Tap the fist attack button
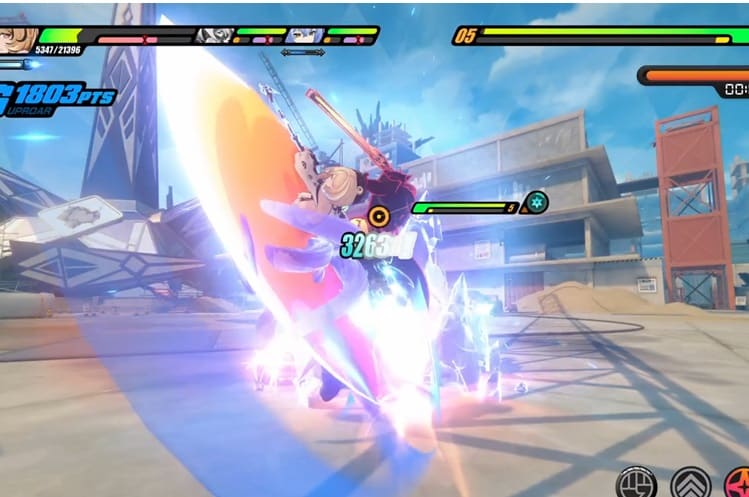Image resolution: width=749 pixels, height=497 pixels. (x=636, y=484)
